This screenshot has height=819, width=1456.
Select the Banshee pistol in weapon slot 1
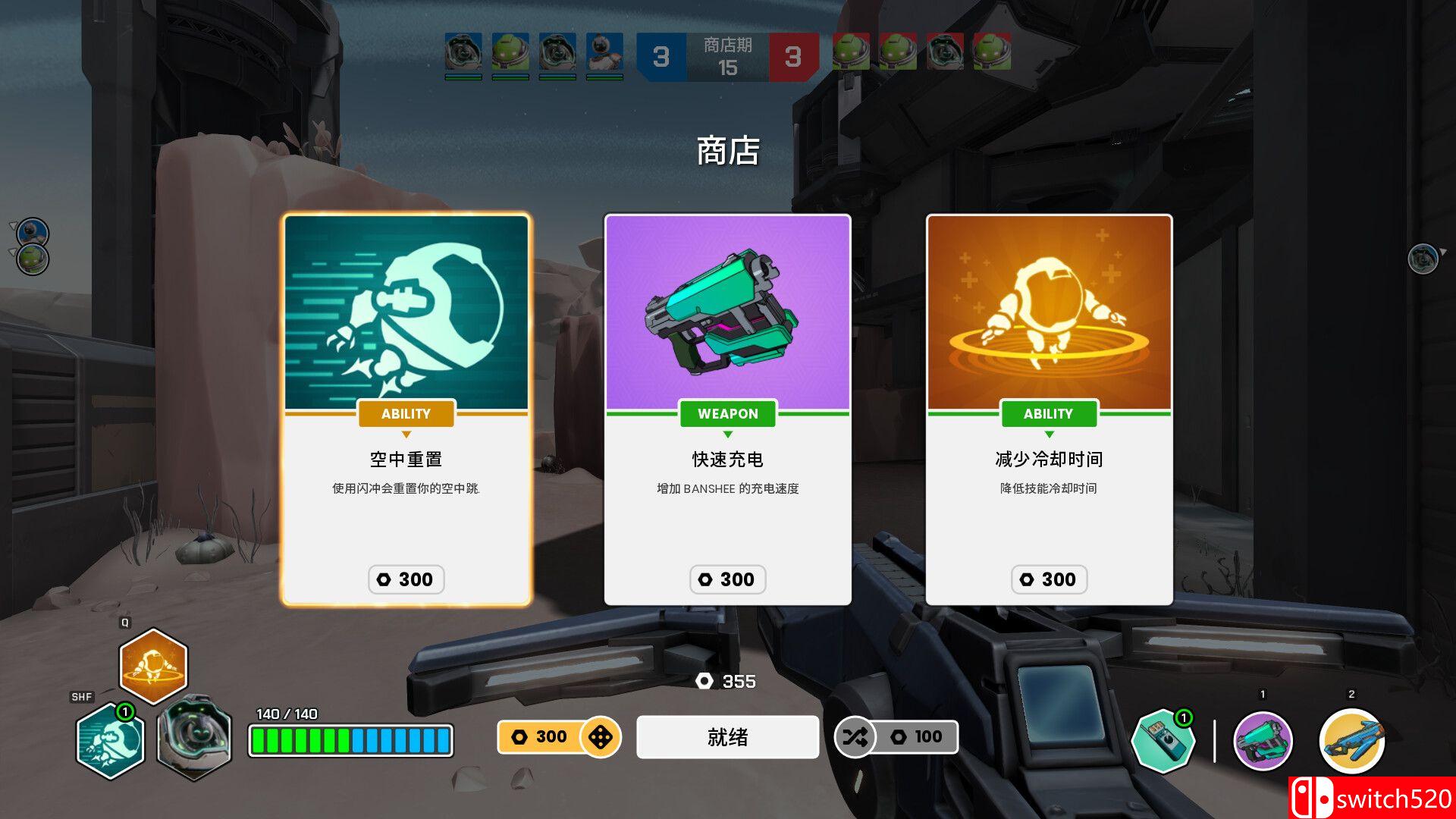(1261, 742)
